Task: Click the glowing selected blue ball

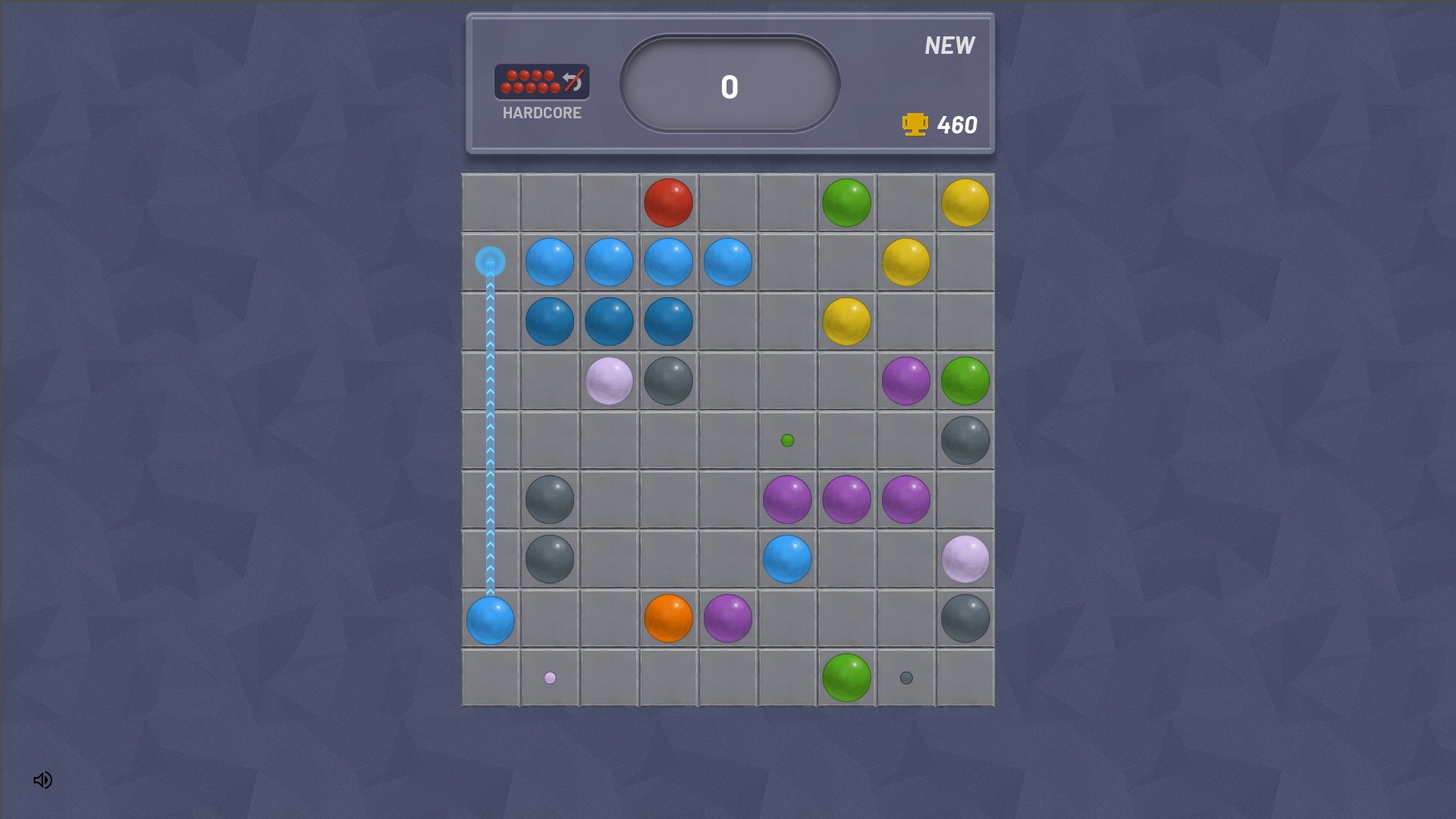Action: click(489, 262)
